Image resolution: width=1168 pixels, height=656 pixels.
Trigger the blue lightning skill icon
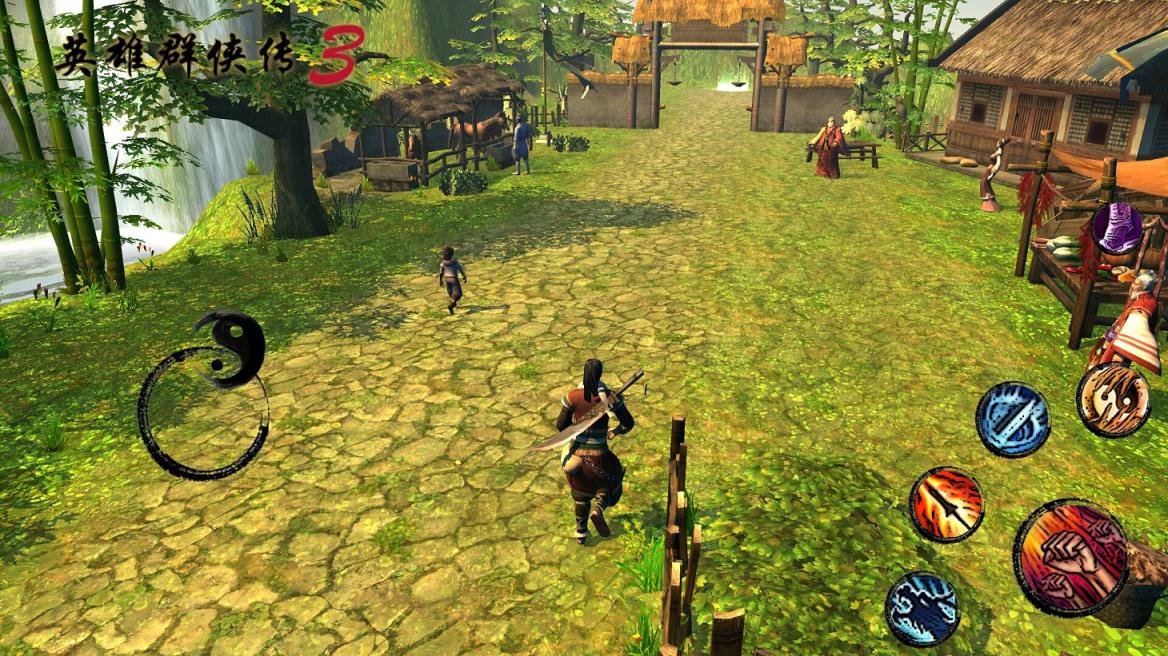[x=922, y=608]
